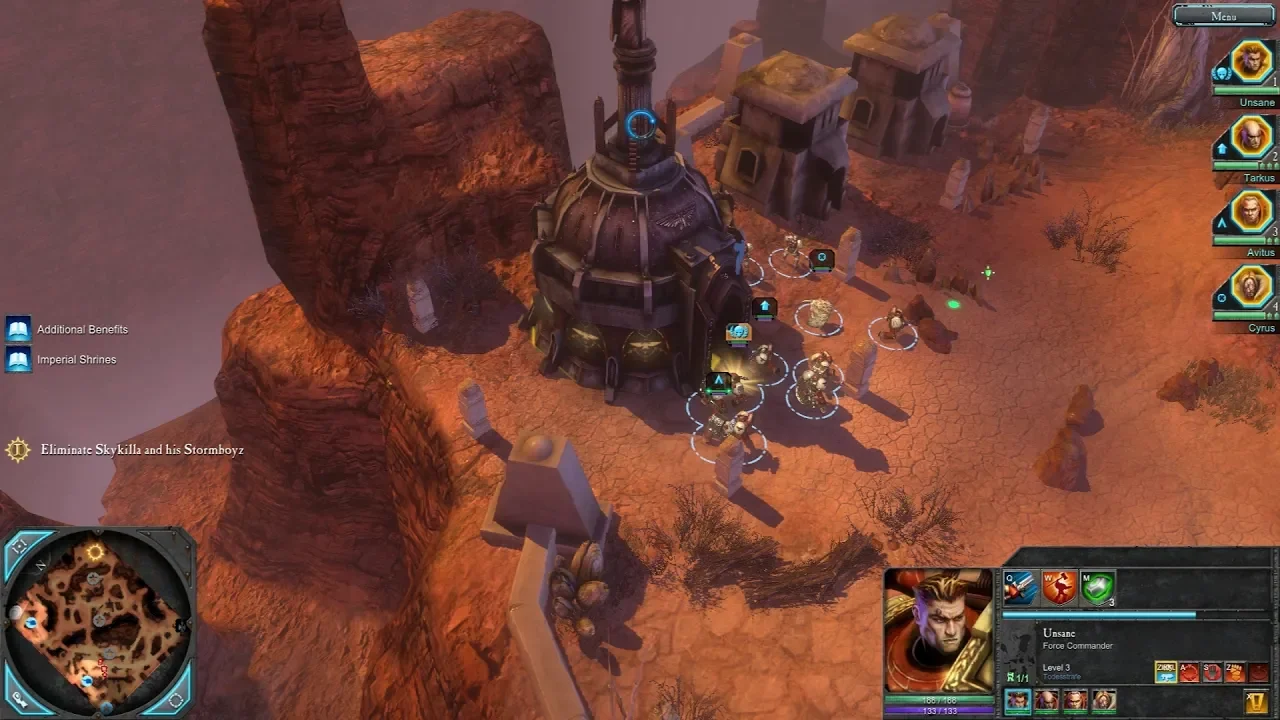
Task: Activate the red A attack command icon
Action: tap(1189, 672)
